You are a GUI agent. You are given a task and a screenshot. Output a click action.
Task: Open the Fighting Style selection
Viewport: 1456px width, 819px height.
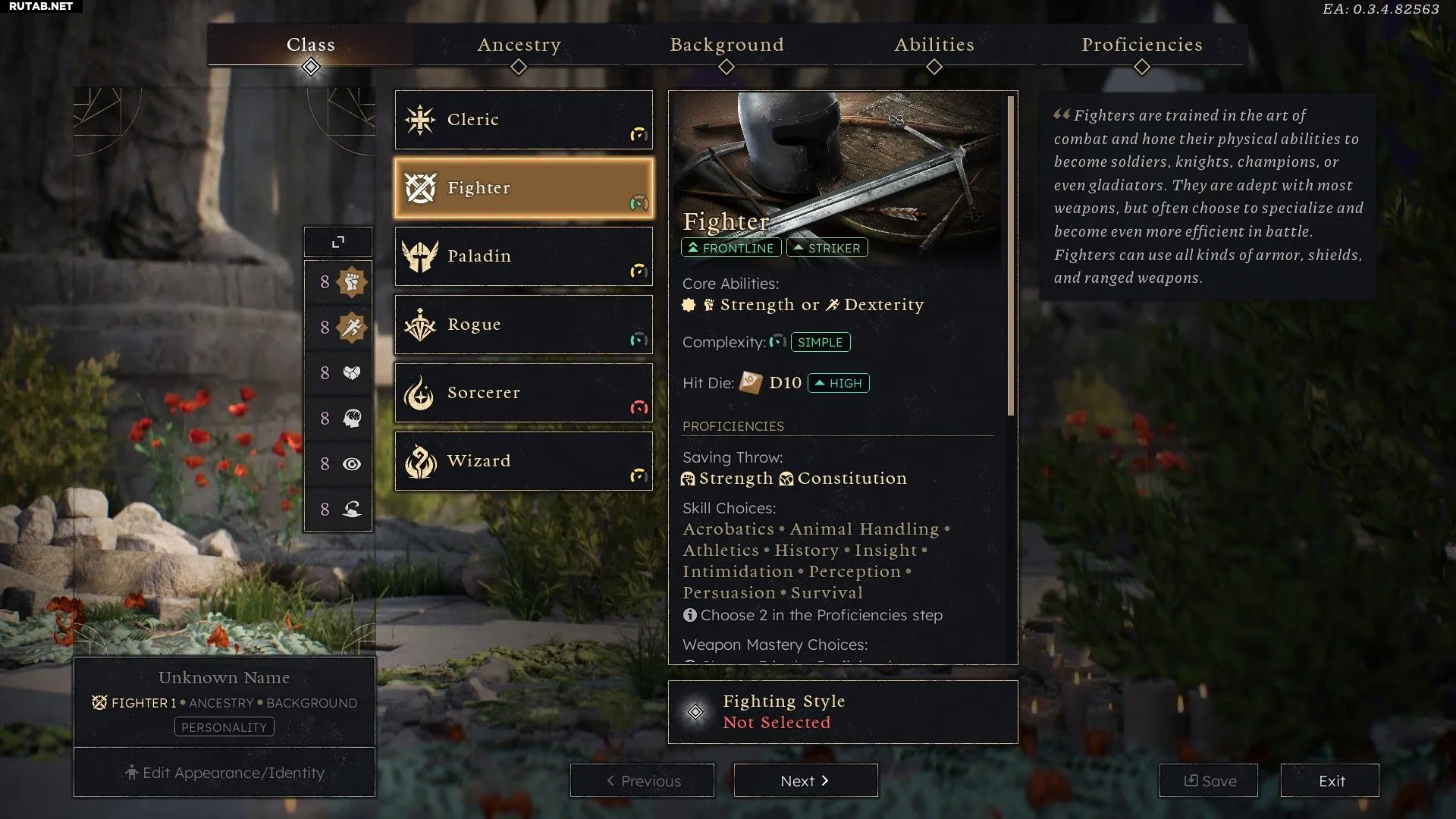point(843,711)
